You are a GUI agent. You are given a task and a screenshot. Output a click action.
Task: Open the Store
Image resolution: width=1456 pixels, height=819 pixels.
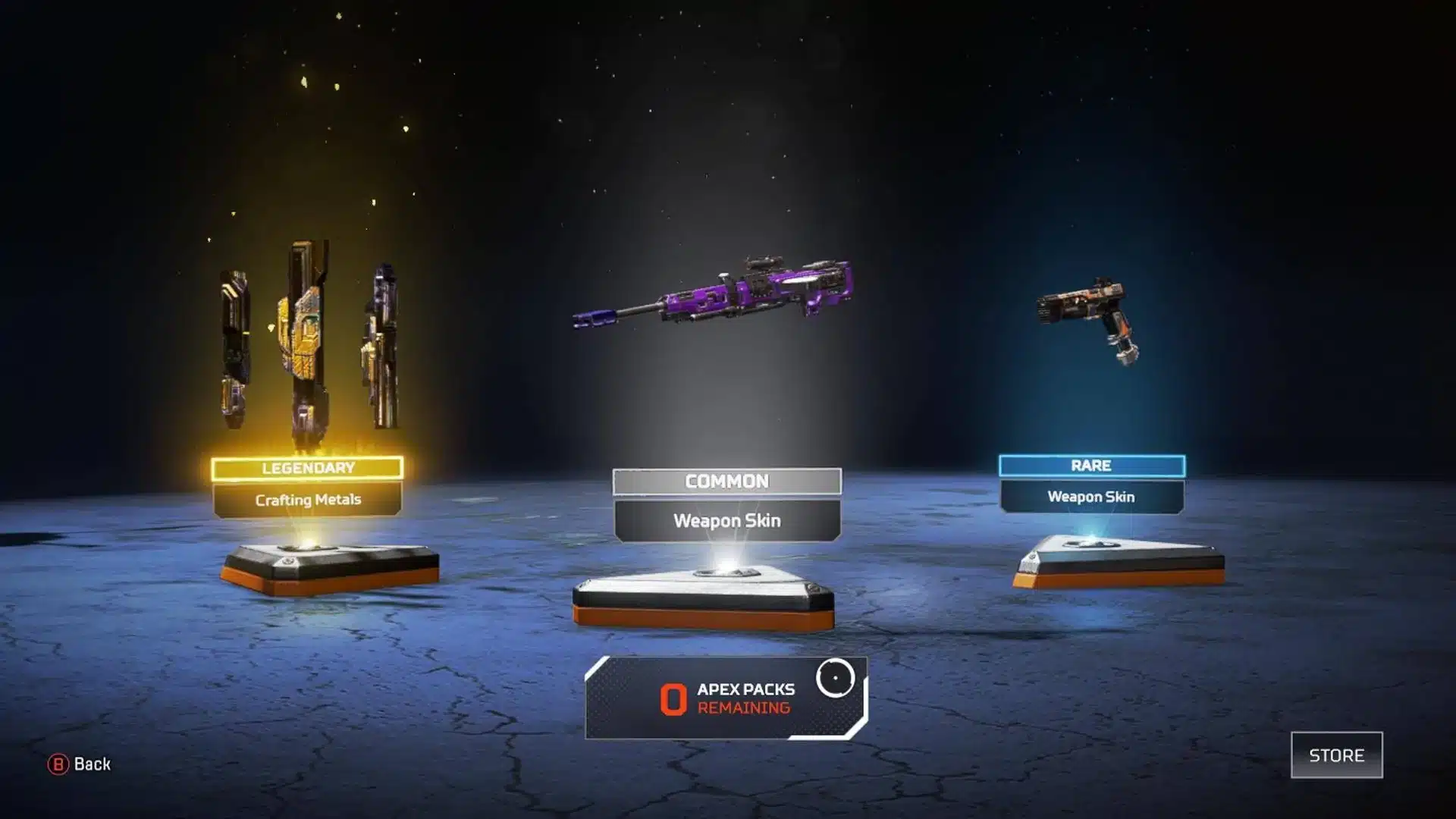click(x=1336, y=755)
